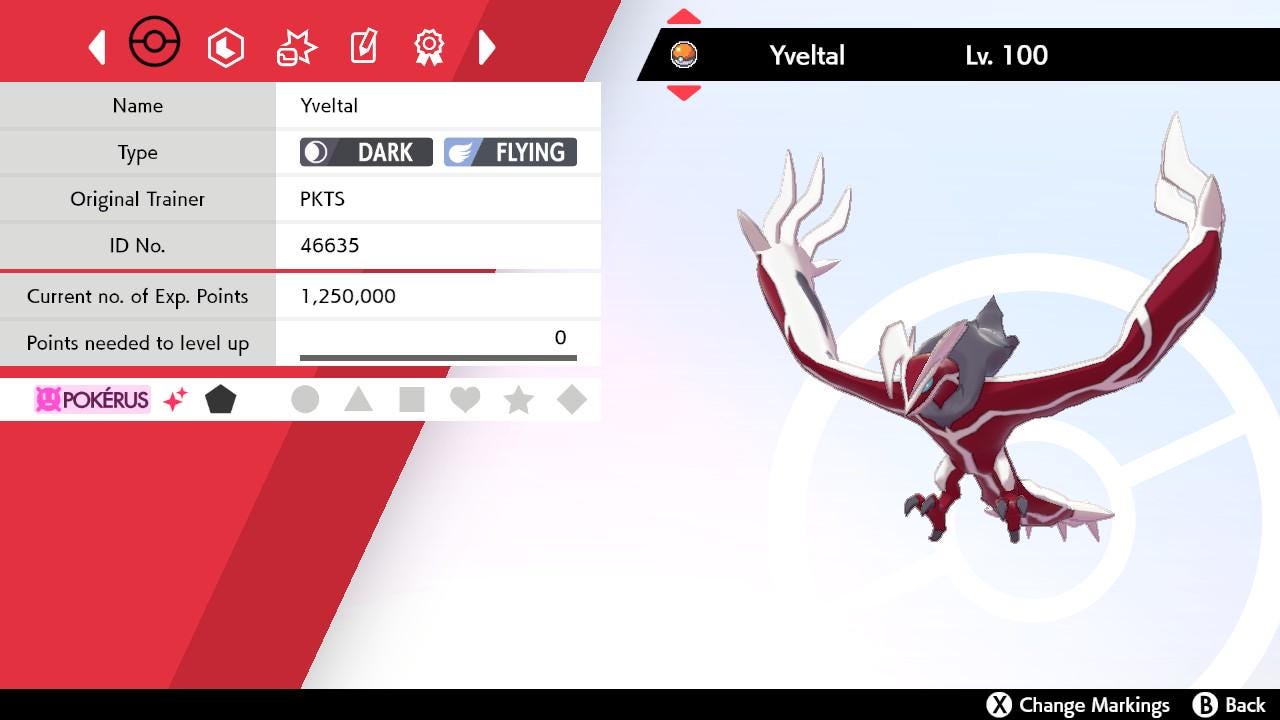
Task: Toggle the diamond marking
Action: [572, 400]
